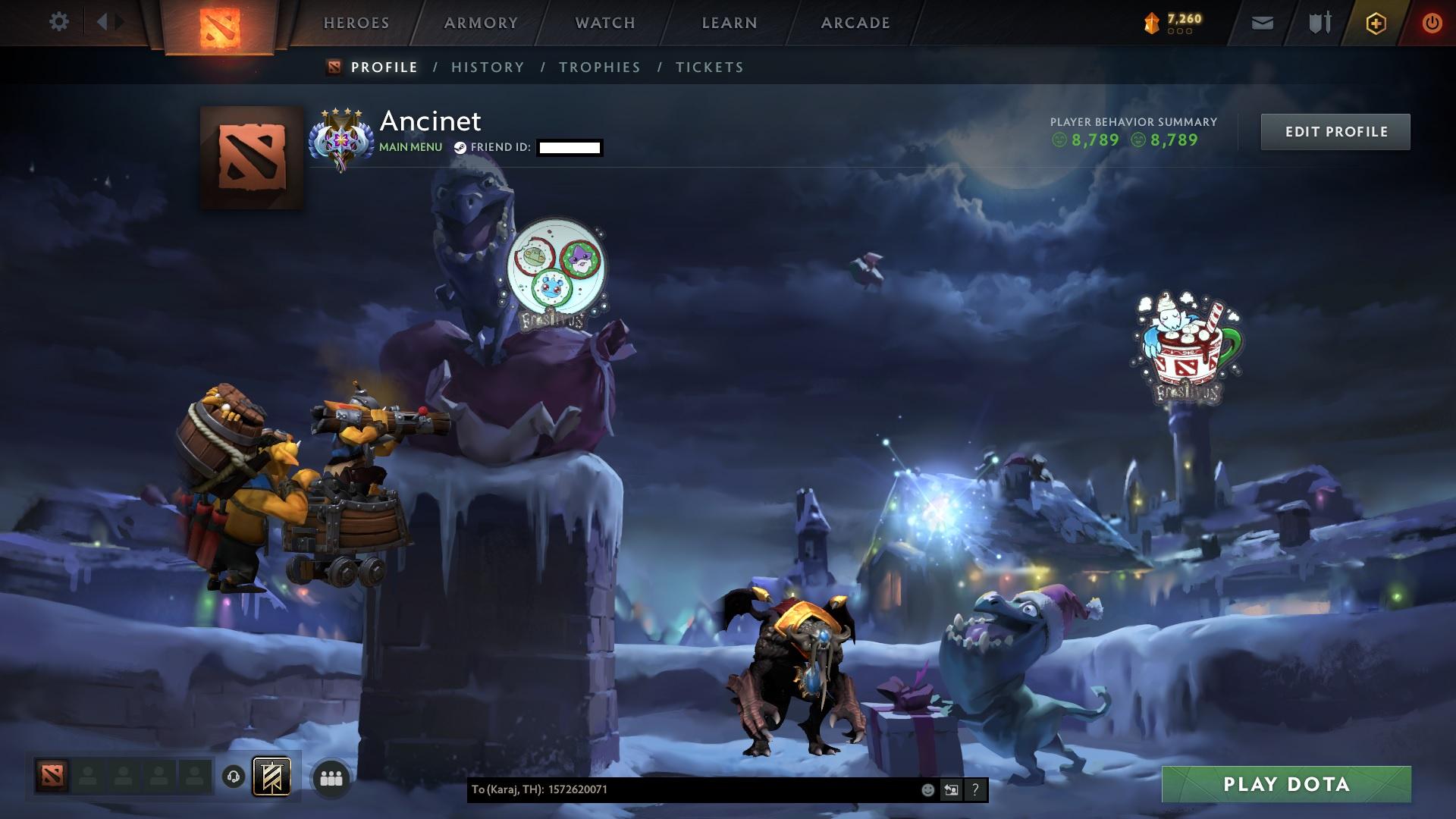Open the armory shield and sword icon
This screenshot has height=819, width=1456.
click(1317, 23)
